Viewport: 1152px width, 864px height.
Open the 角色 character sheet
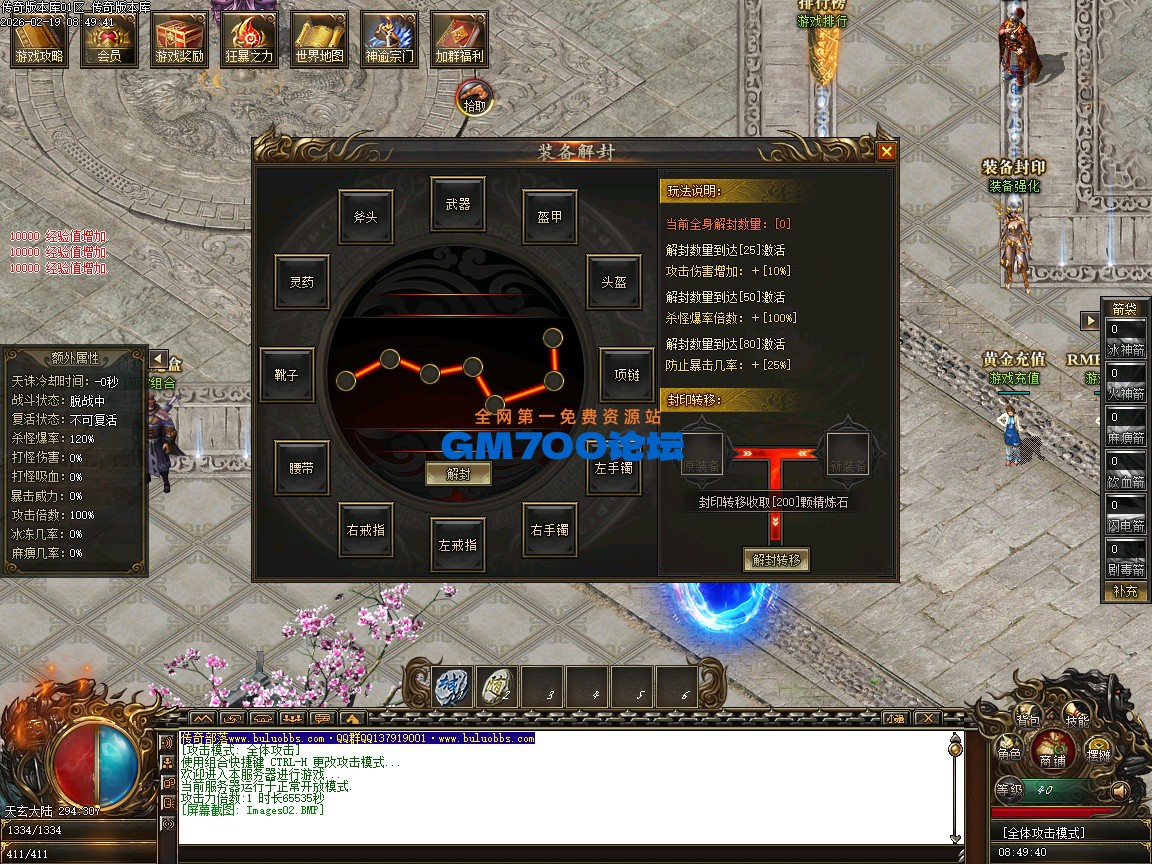click(x=1009, y=754)
